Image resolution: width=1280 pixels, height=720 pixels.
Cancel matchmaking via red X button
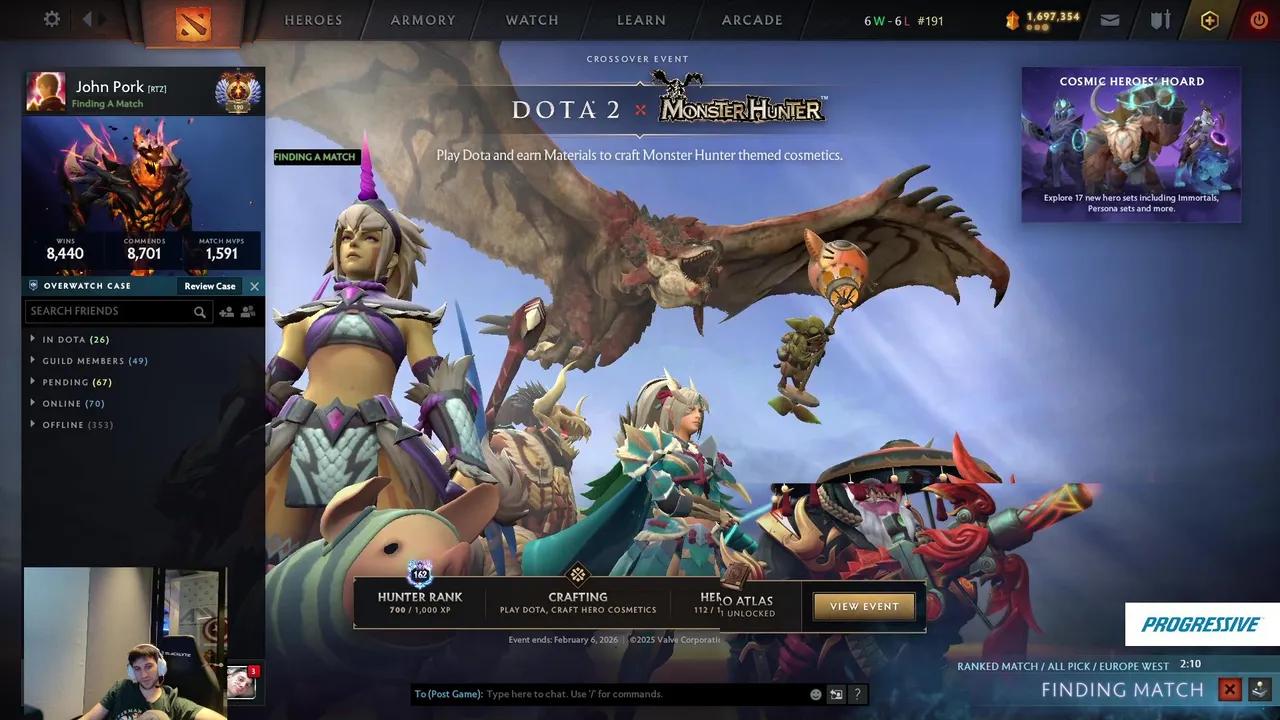[x=1229, y=689]
